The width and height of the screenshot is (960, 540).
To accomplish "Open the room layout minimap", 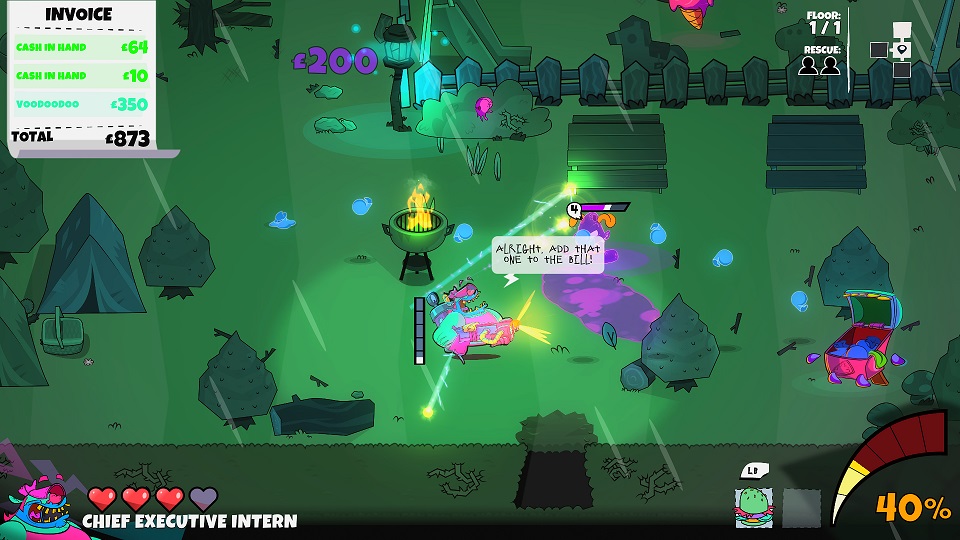I will 891,50.
